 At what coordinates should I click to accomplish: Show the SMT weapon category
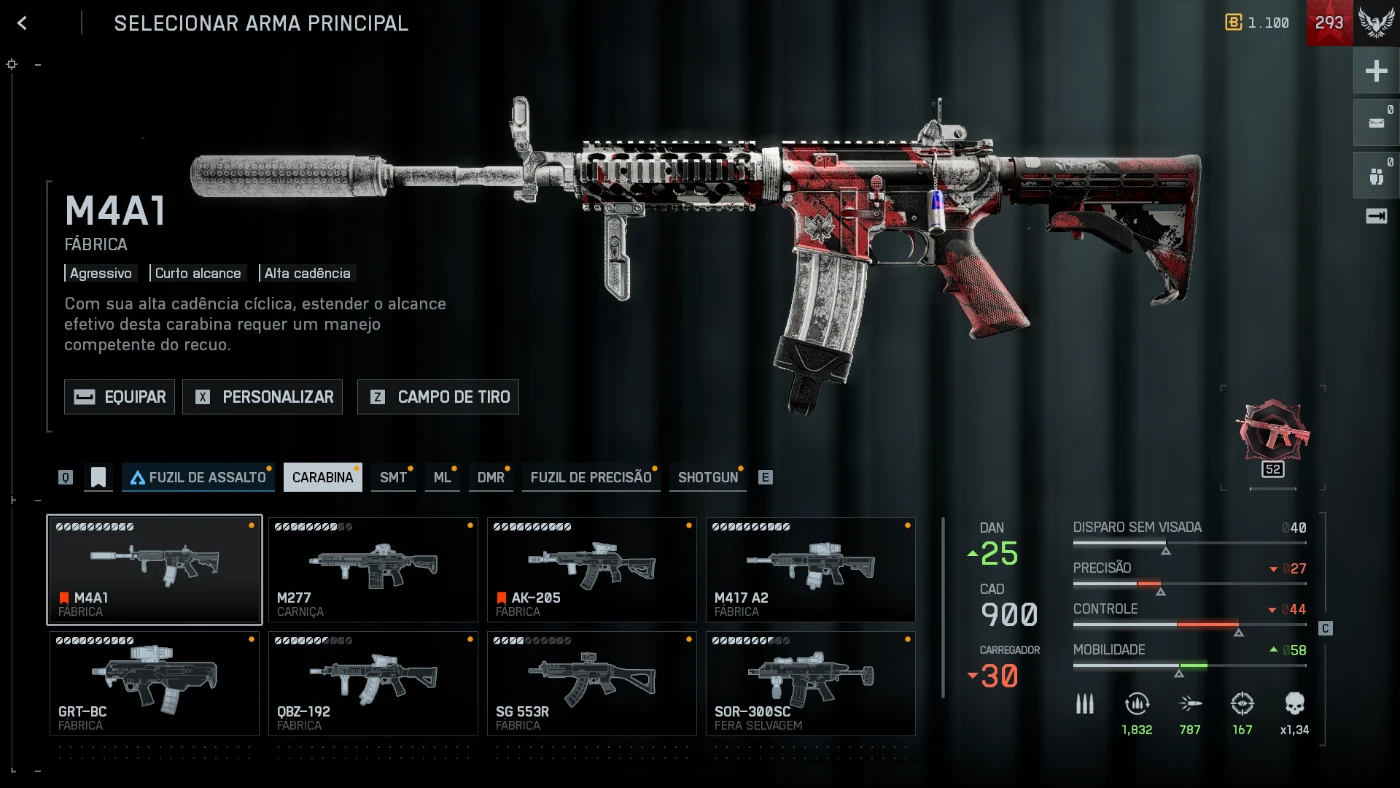point(394,477)
